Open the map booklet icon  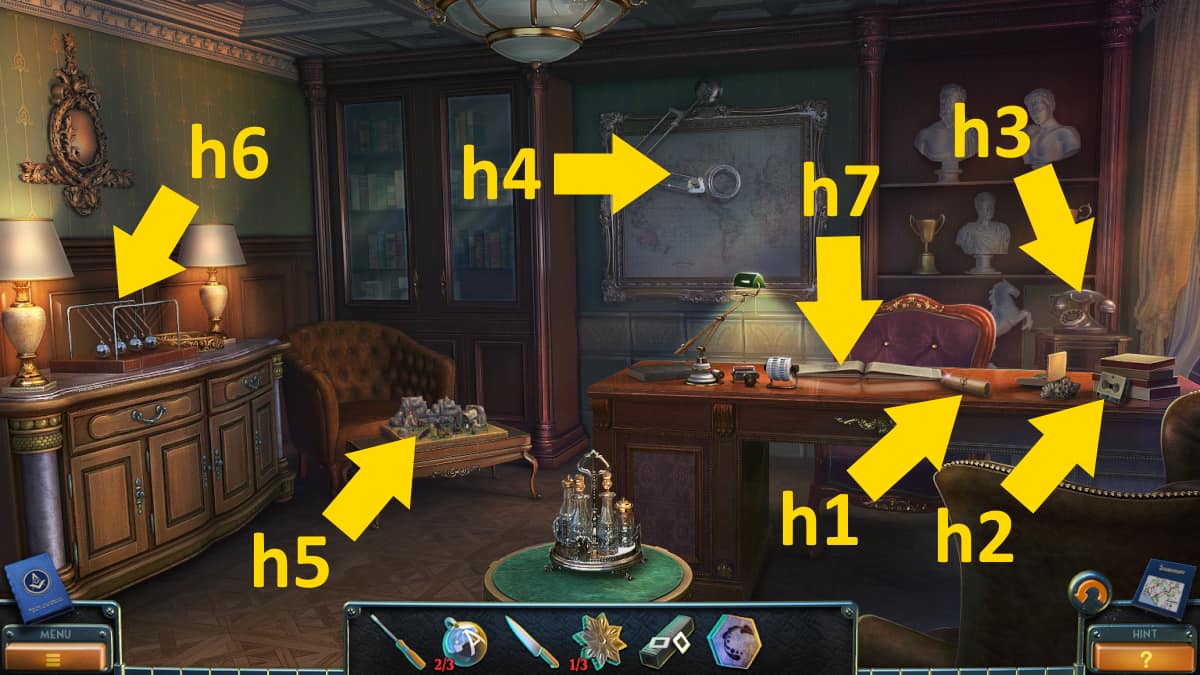pos(1162,590)
